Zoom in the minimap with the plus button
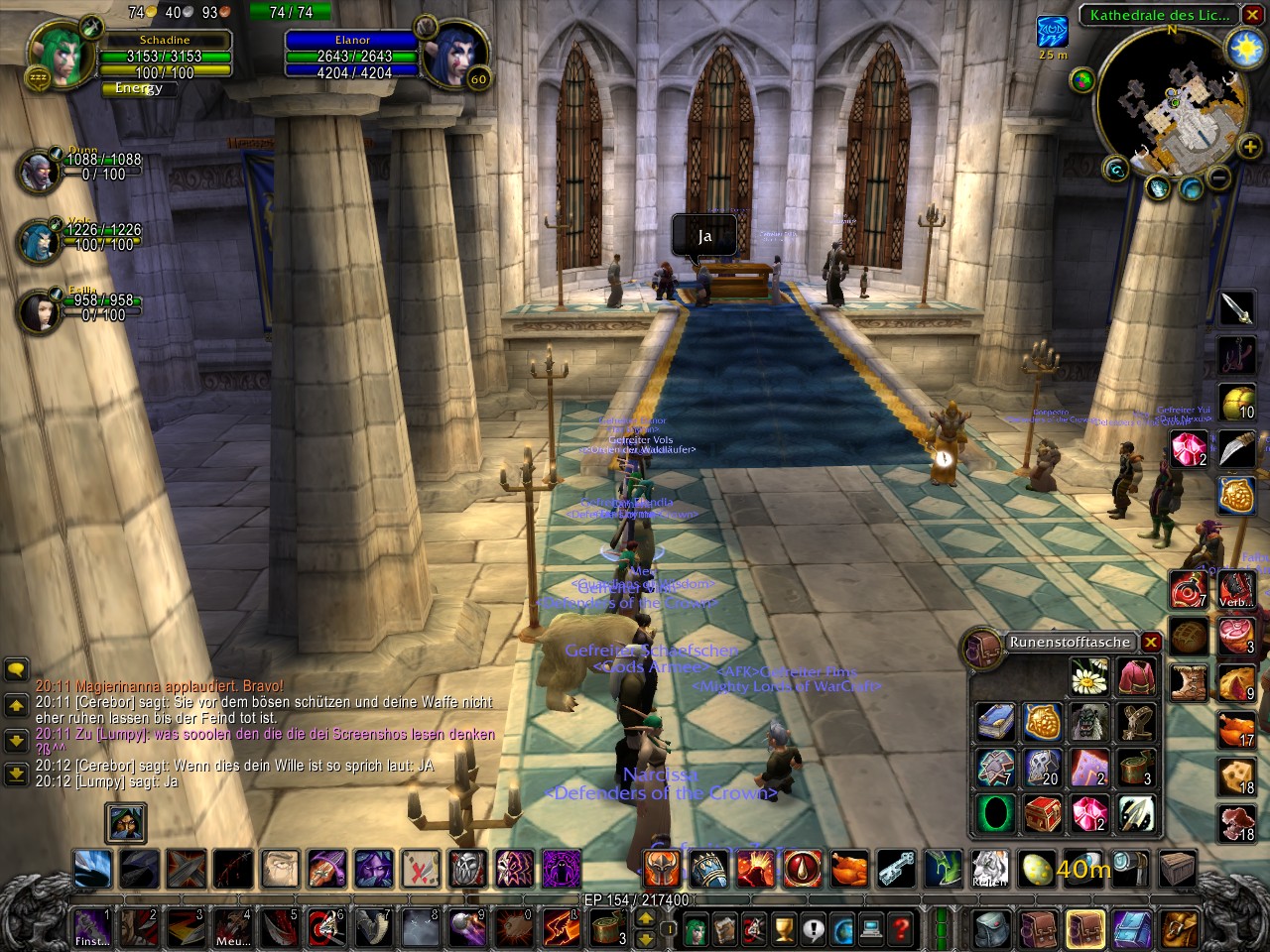Viewport: 1270px width, 952px height. (x=1249, y=147)
